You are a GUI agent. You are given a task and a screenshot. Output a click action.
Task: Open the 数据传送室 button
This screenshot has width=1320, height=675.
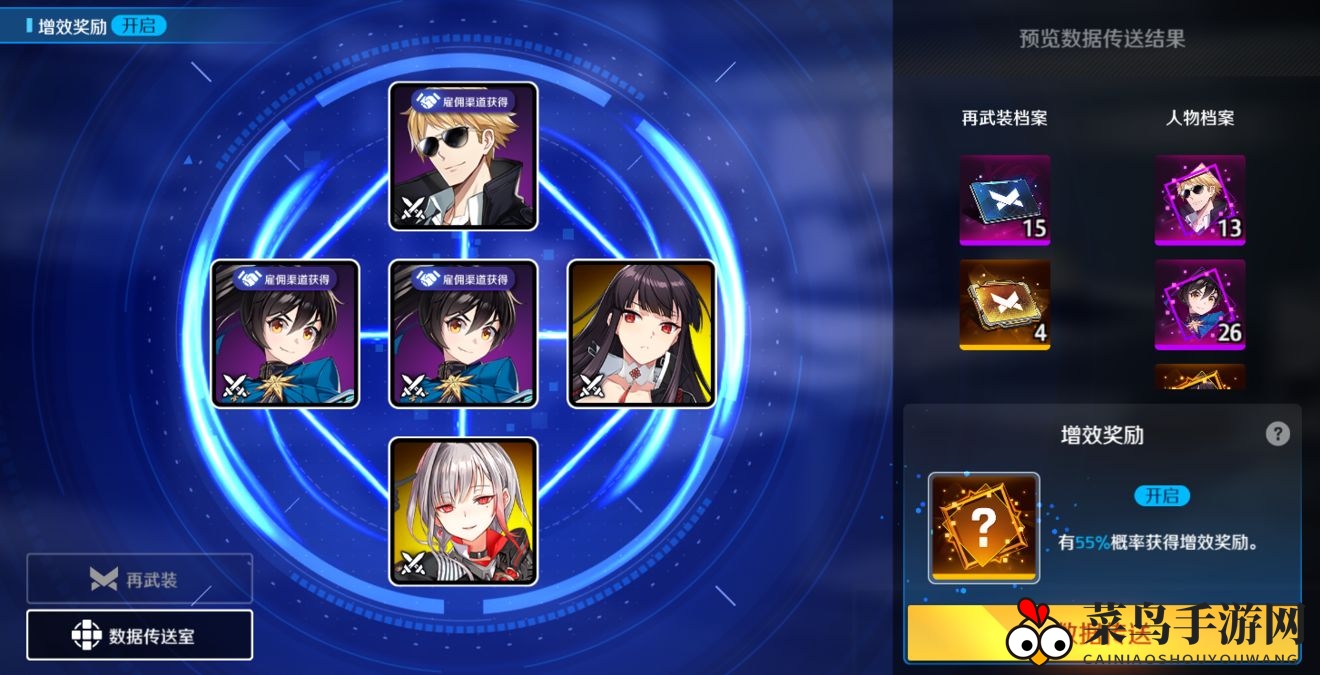click(x=139, y=635)
